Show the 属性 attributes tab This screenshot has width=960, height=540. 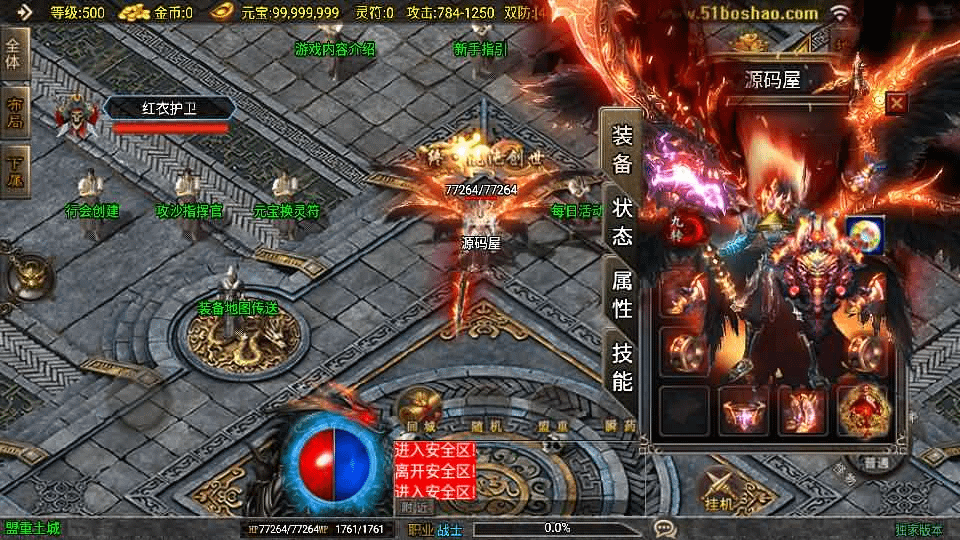click(x=622, y=294)
